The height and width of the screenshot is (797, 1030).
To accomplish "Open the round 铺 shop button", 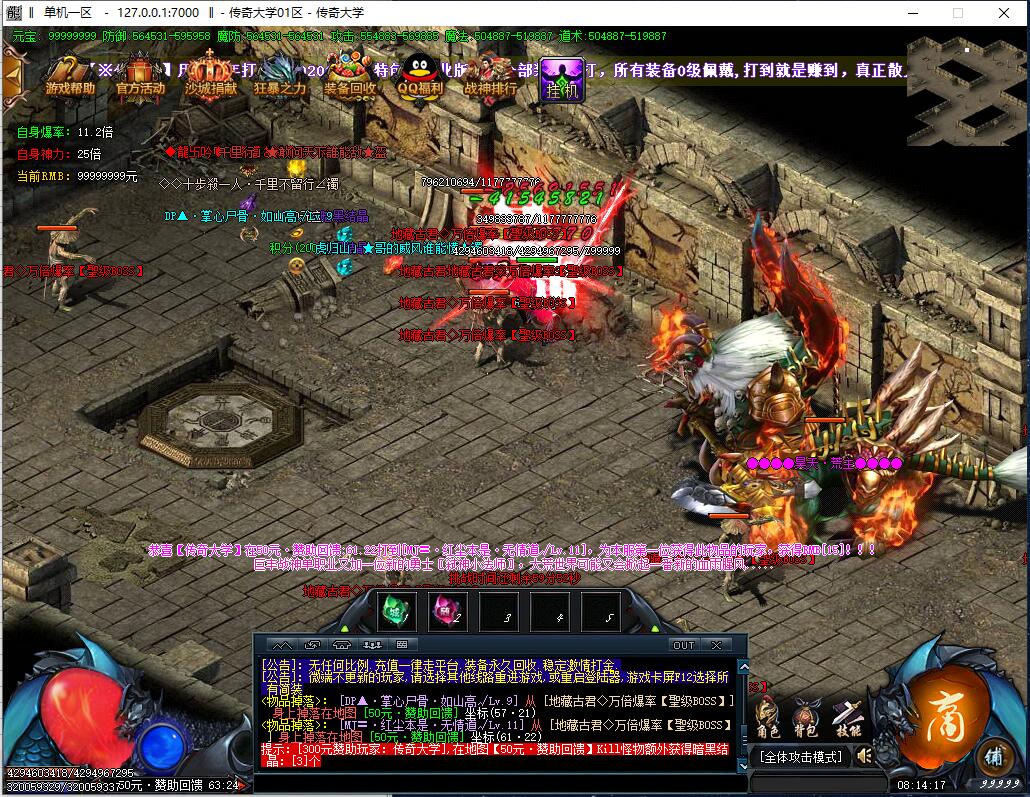I will click(993, 755).
